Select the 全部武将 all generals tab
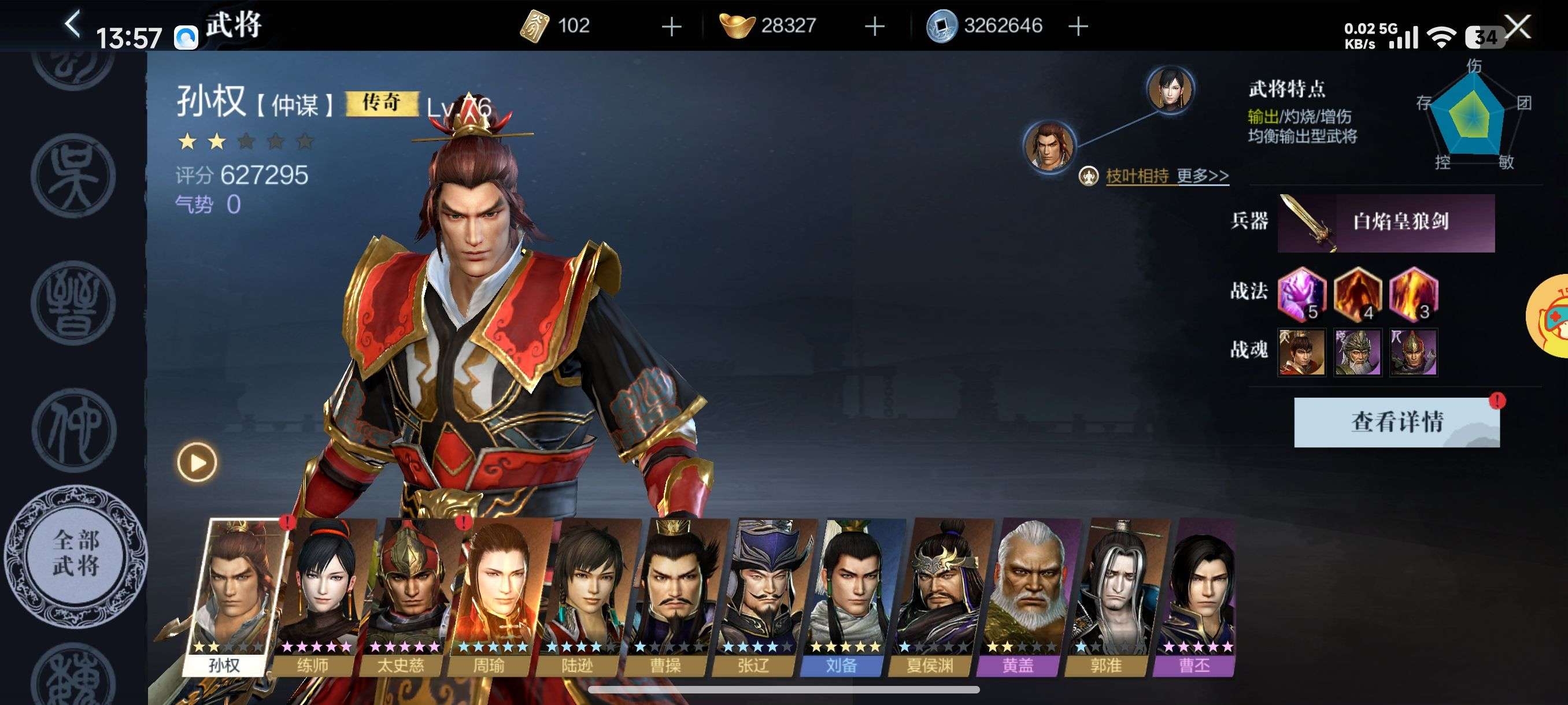The width and height of the screenshot is (1568, 705). click(x=76, y=554)
